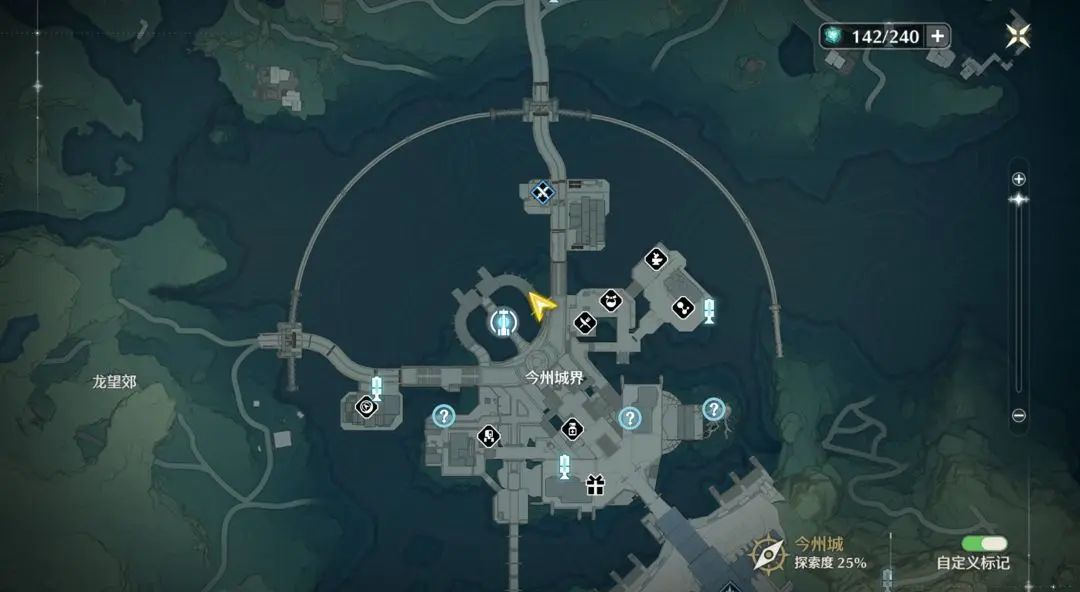Zoom in the map with the plus
Screen dimensions: 1080x592
click(1018, 179)
